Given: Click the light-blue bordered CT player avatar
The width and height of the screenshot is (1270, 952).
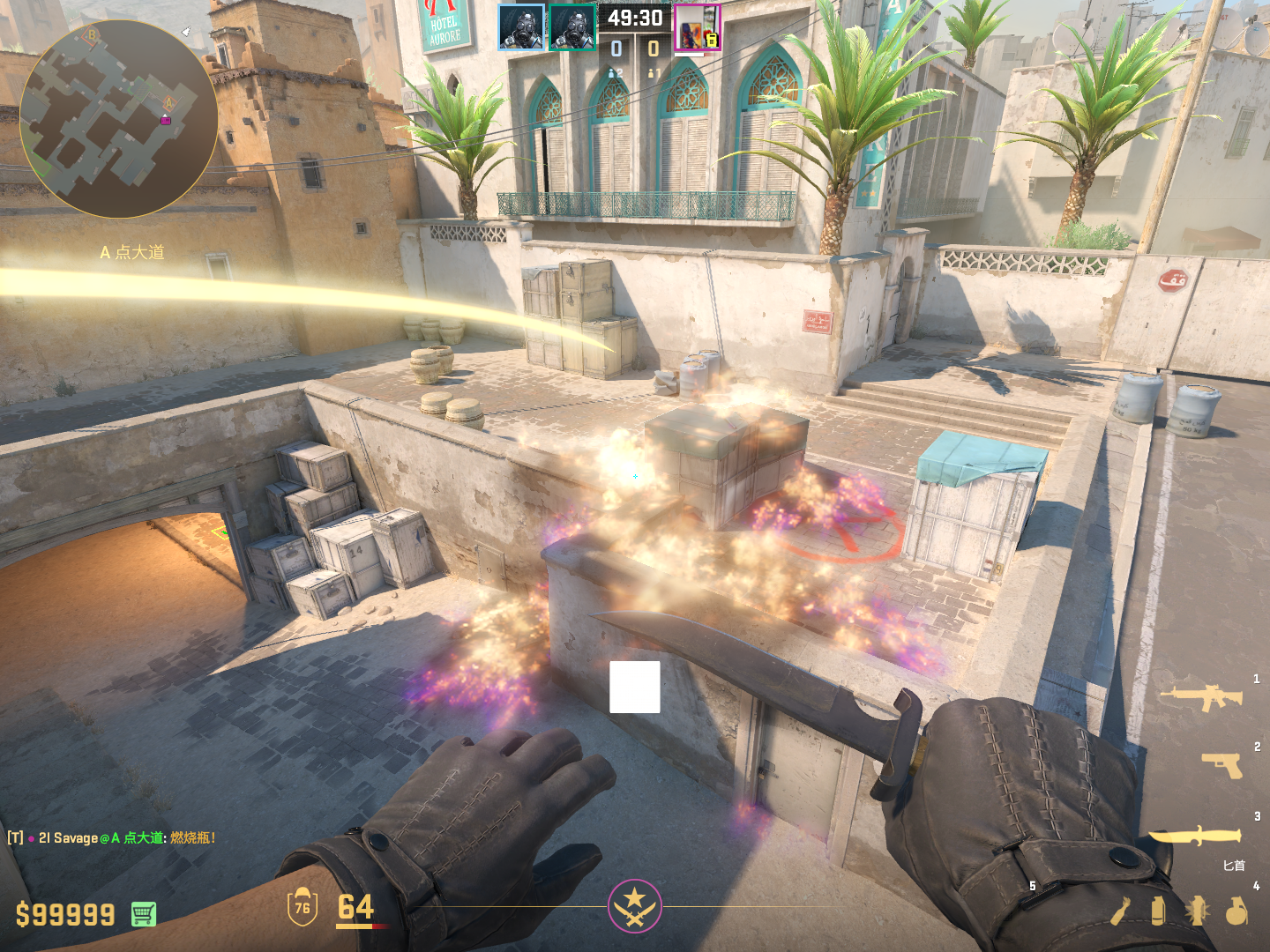Looking at the screenshot, I should click(x=521, y=27).
